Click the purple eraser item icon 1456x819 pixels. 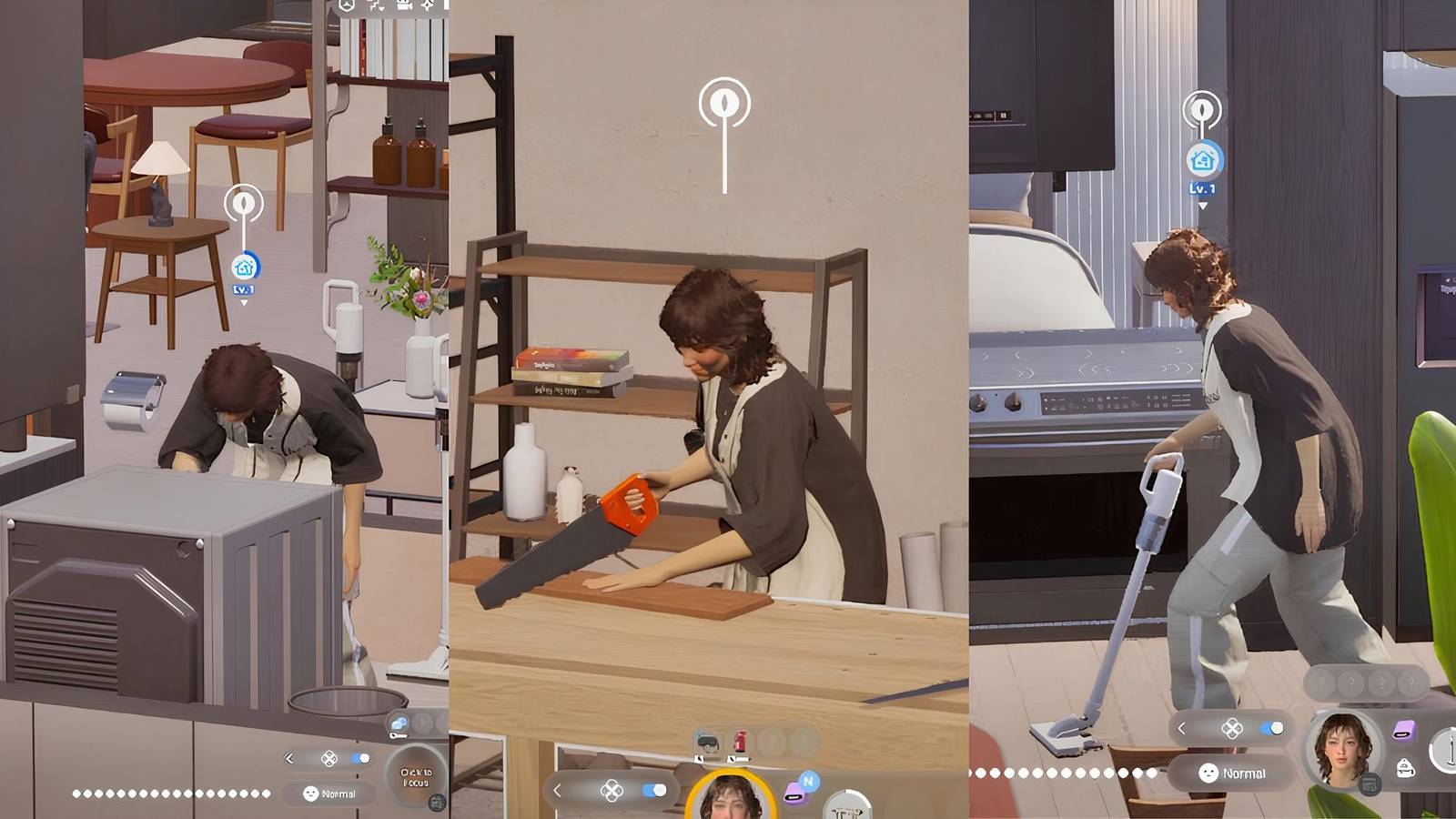1404,729
